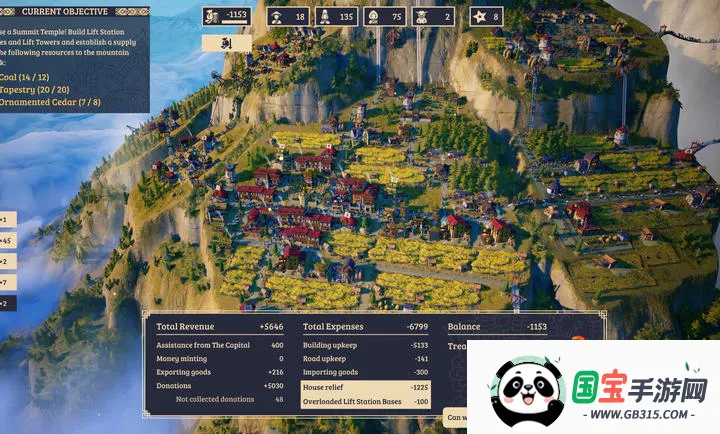Select the population counter showing 75
Screen dimensions: 720x434
pos(385,16)
